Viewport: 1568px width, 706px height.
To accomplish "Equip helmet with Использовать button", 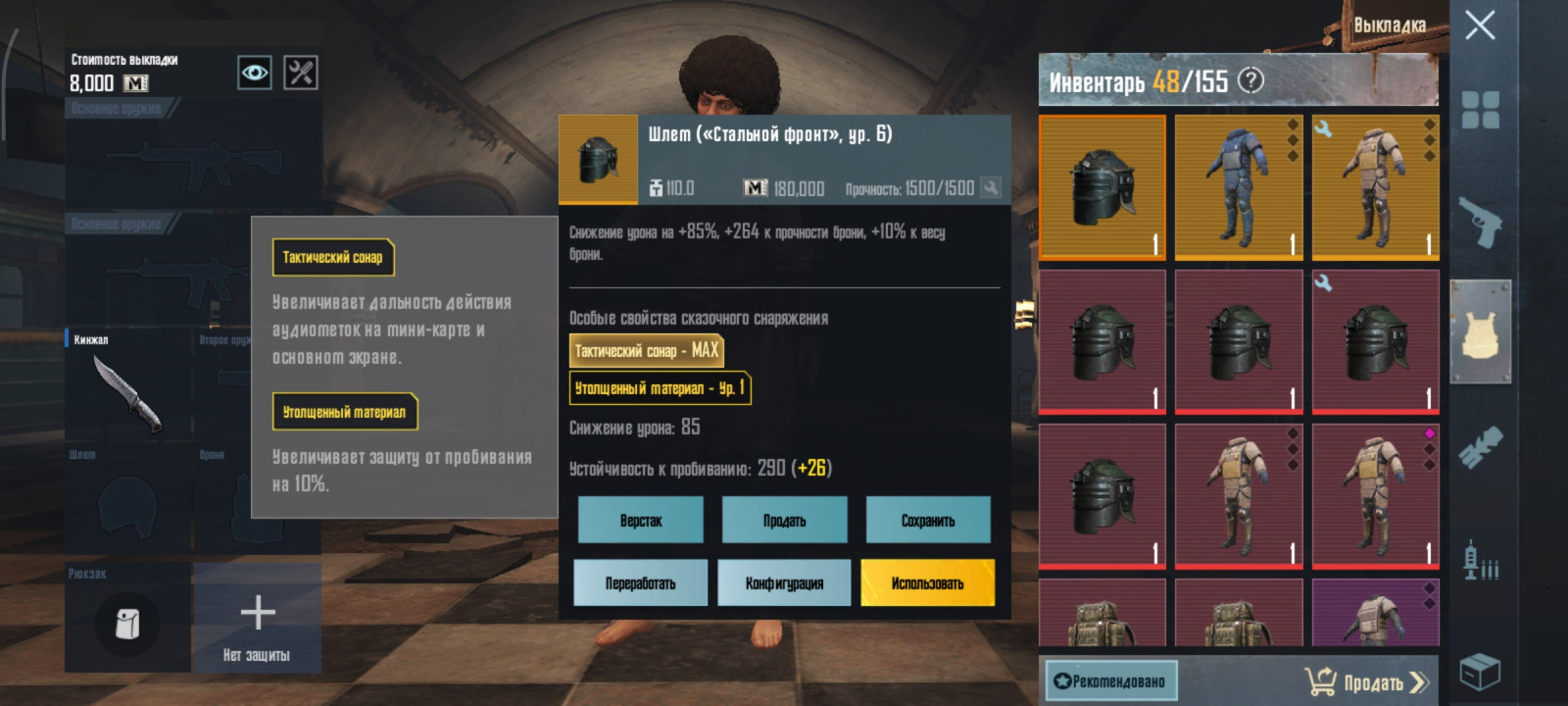I will point(927,583).
